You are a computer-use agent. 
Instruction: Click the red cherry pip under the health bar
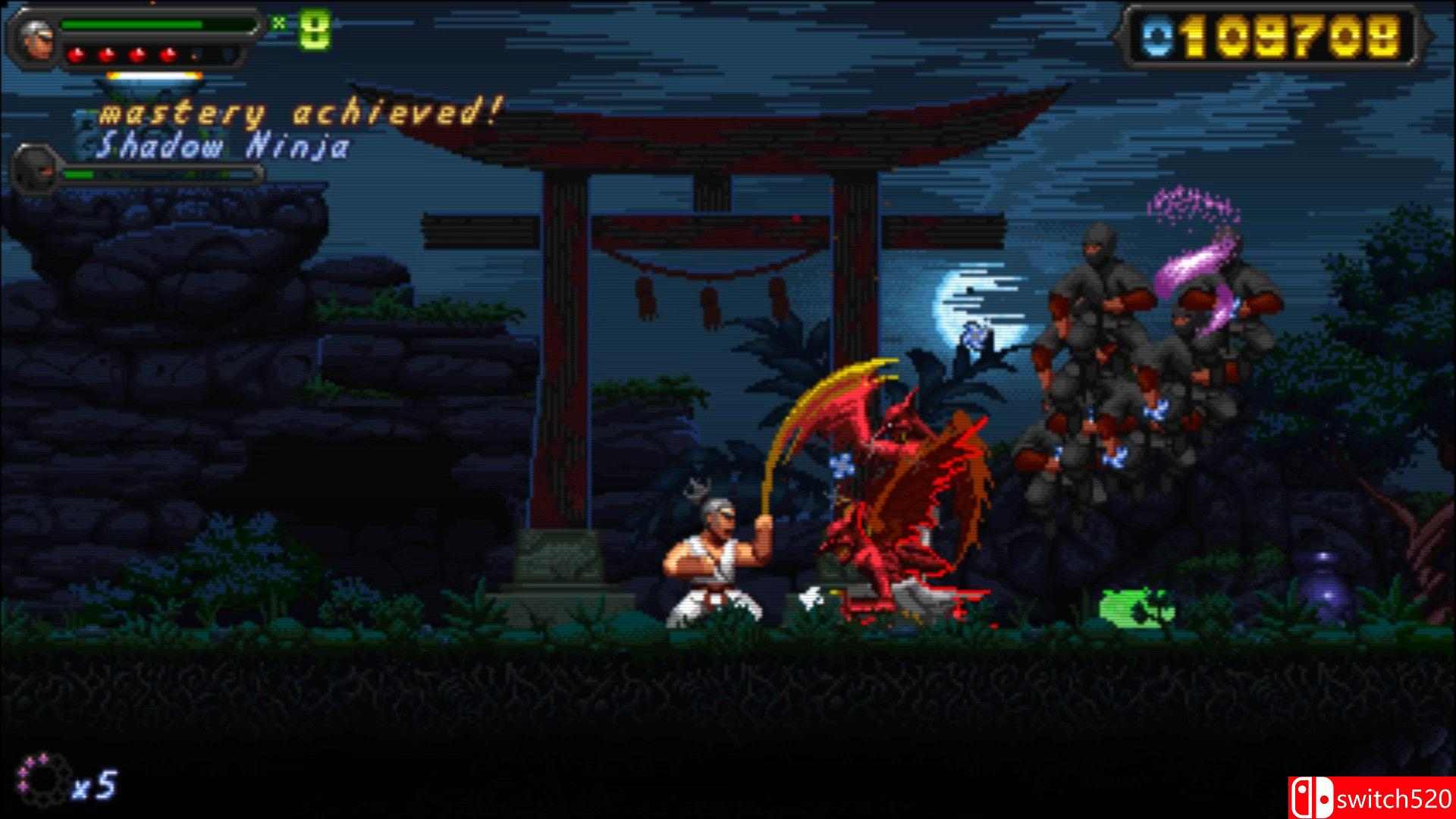tap(77, 55)
